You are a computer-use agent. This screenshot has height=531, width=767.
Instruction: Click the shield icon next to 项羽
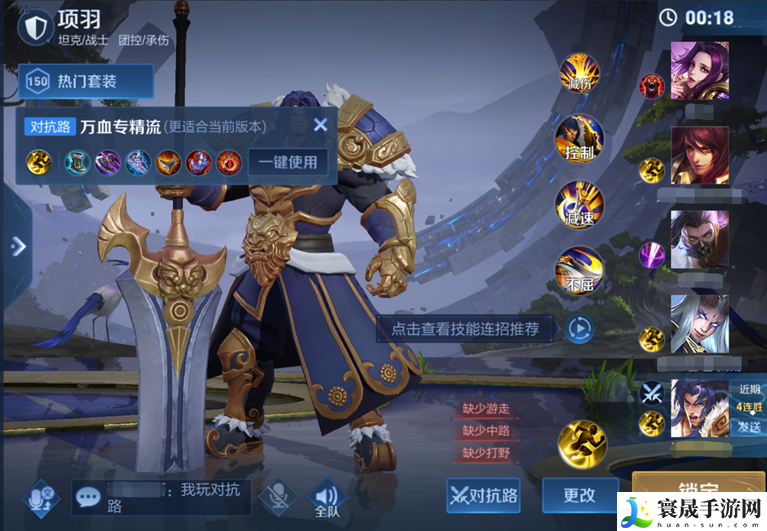(x=37, y=27)
